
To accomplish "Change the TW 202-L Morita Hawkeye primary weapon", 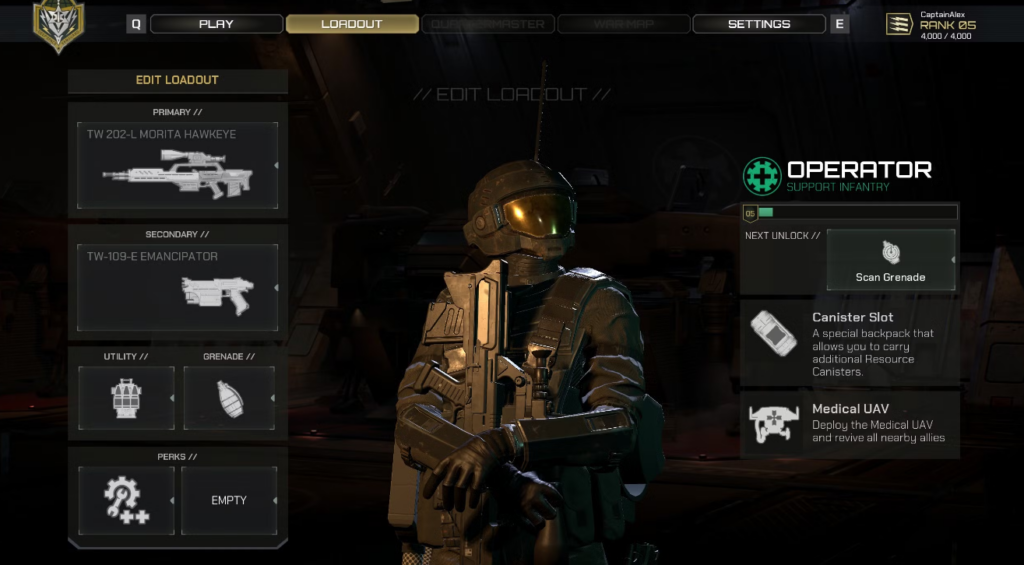I will pyautogui.click(x=177, y=166).
